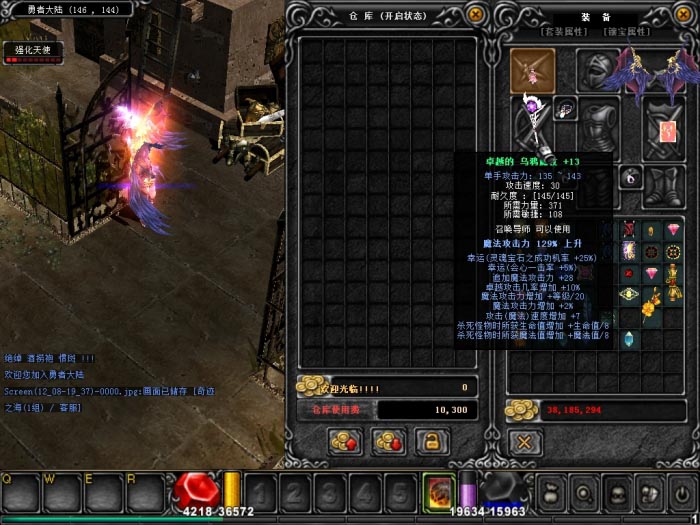
Task: Close the warehouse (仓库) window
Action: (x=476, y=15)
